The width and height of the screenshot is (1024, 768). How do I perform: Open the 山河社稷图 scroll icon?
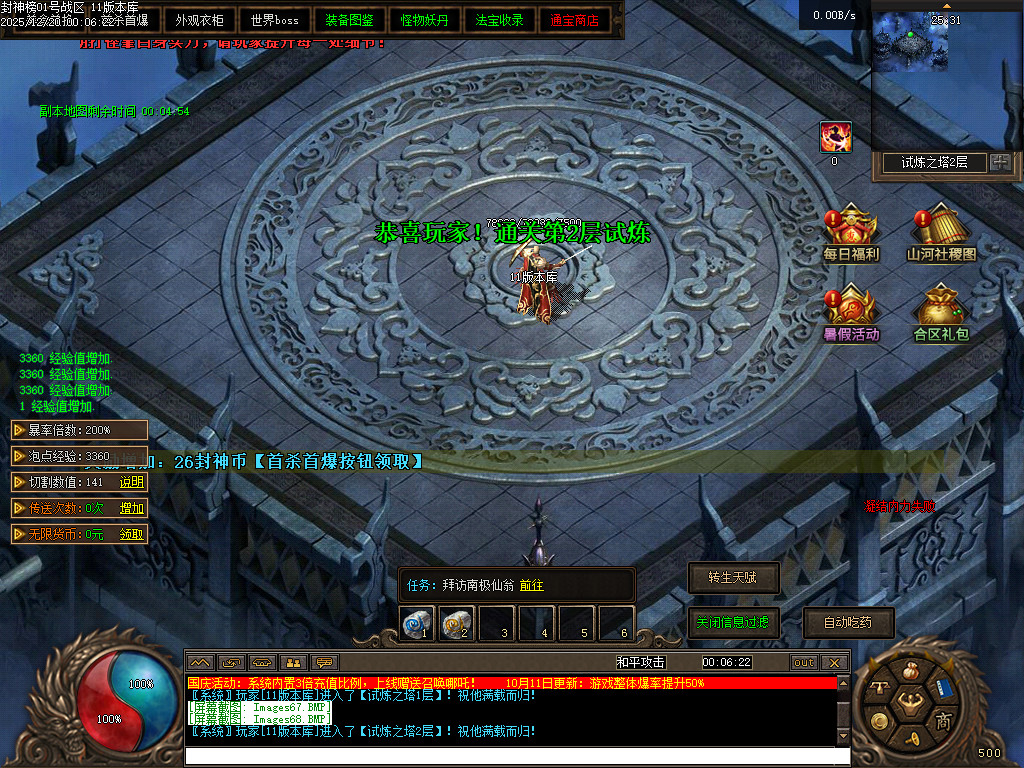point(940,233)
